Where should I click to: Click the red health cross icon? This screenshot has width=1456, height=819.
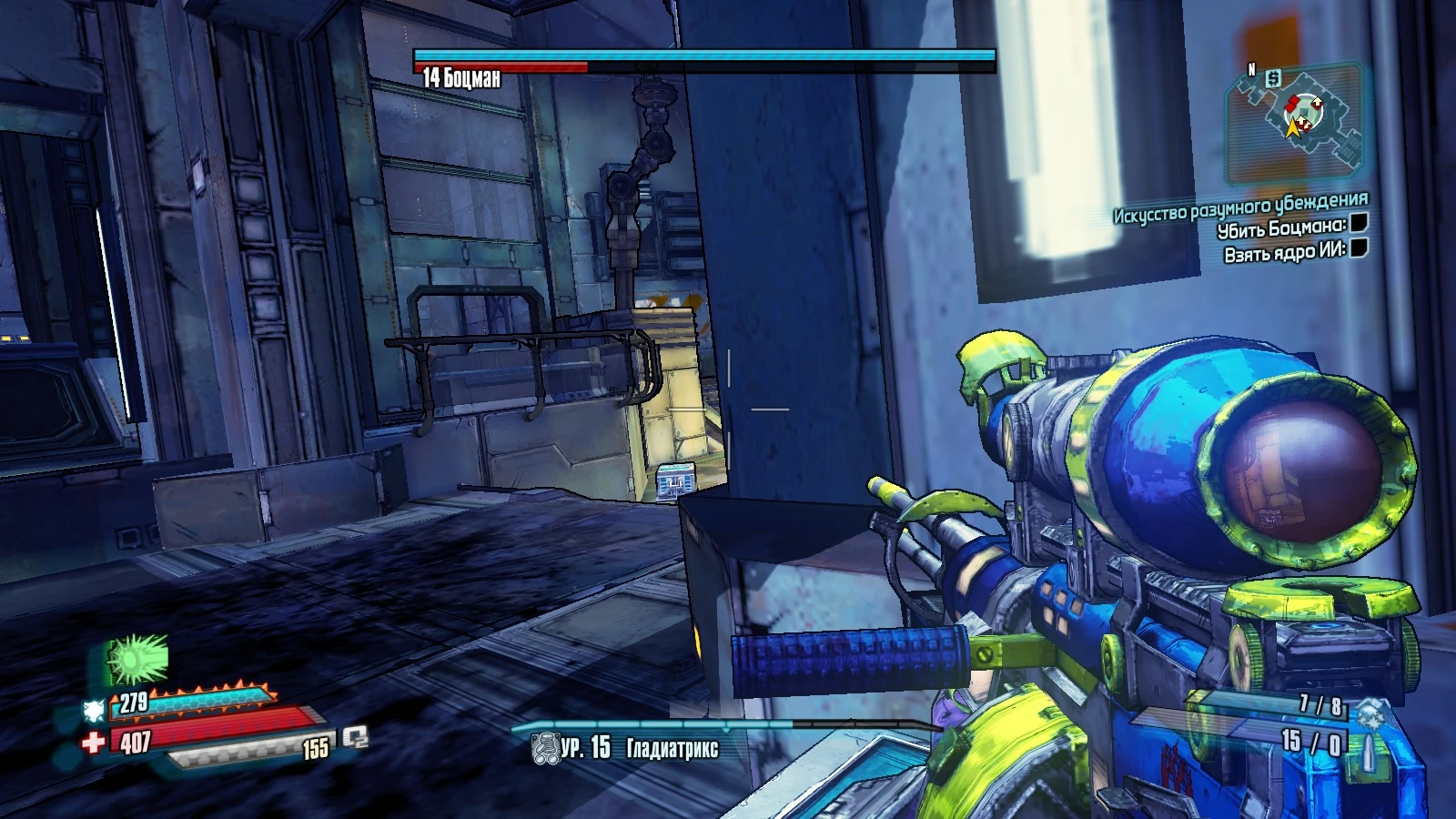click(93, 740)
